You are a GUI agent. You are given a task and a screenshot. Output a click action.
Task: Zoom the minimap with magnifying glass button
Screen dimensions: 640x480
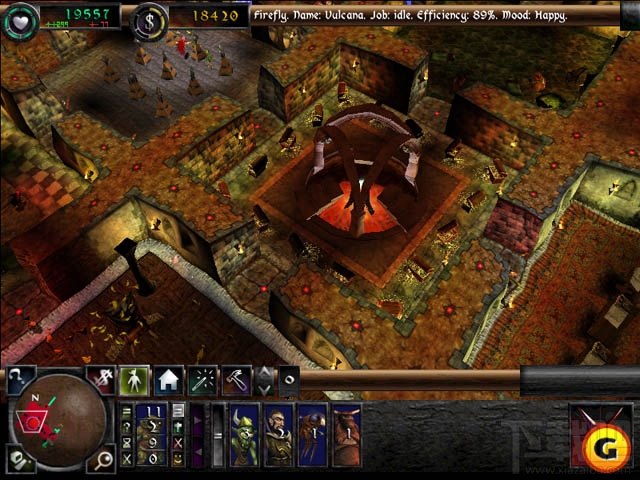104,459
